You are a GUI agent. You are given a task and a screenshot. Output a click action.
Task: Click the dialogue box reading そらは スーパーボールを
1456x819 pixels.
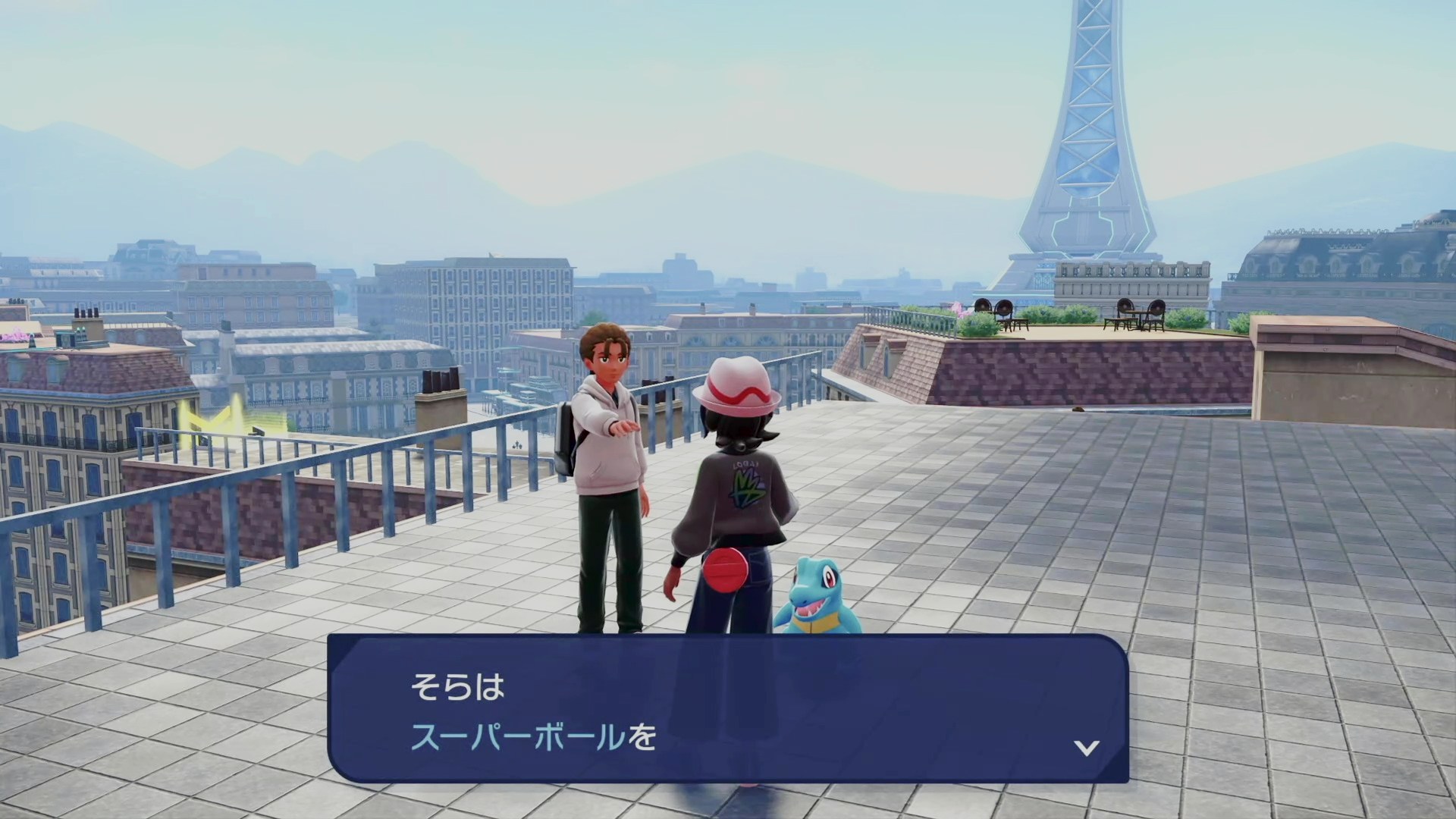(727, 710)
